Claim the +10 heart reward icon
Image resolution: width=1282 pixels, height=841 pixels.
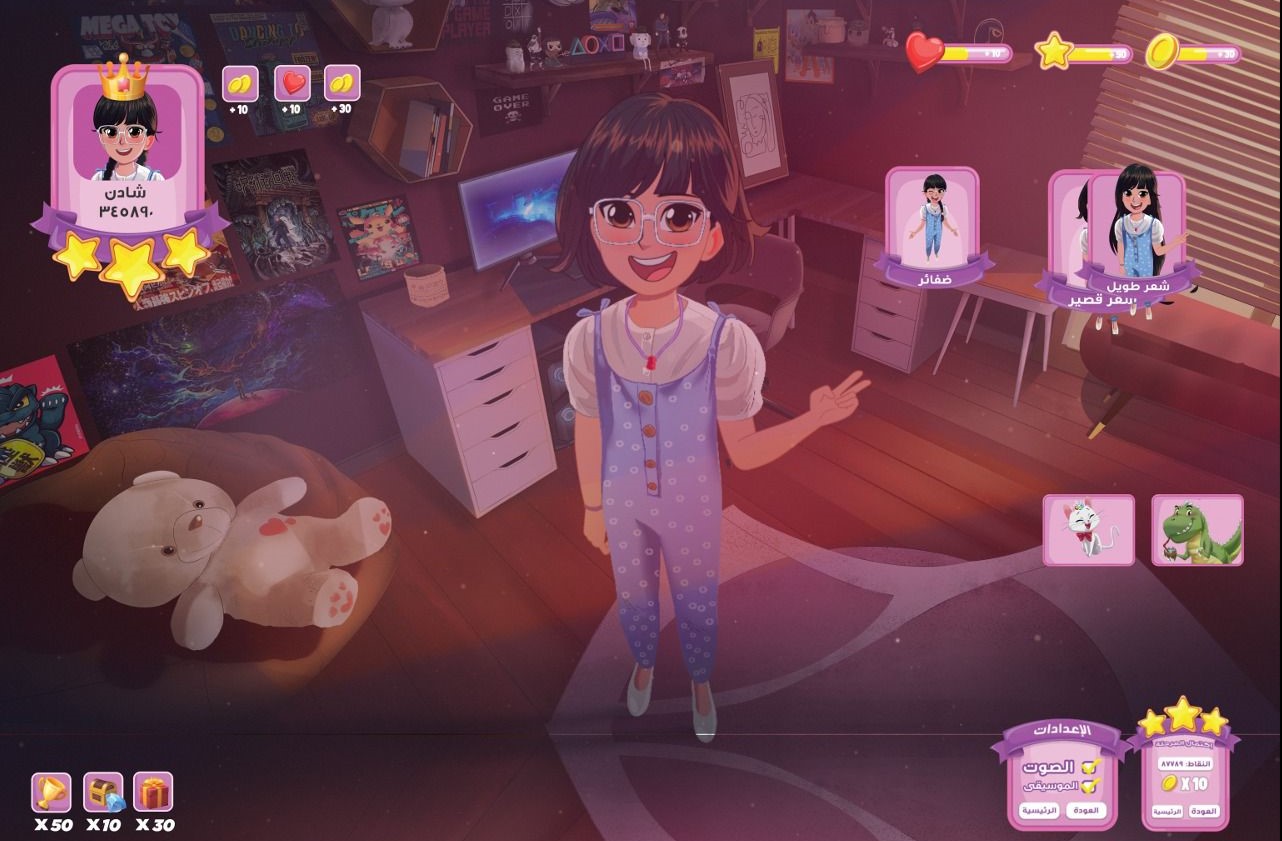(x=292, y=83)
